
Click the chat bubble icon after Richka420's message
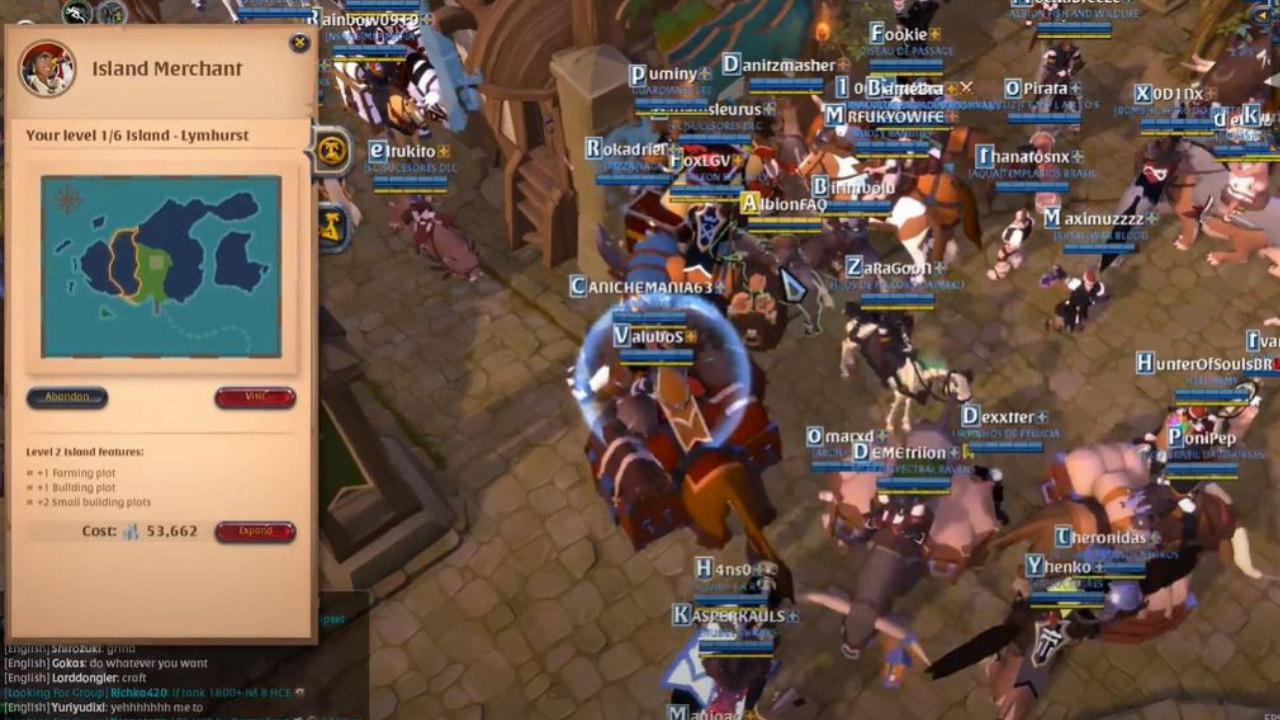click(x=300, y=694)
